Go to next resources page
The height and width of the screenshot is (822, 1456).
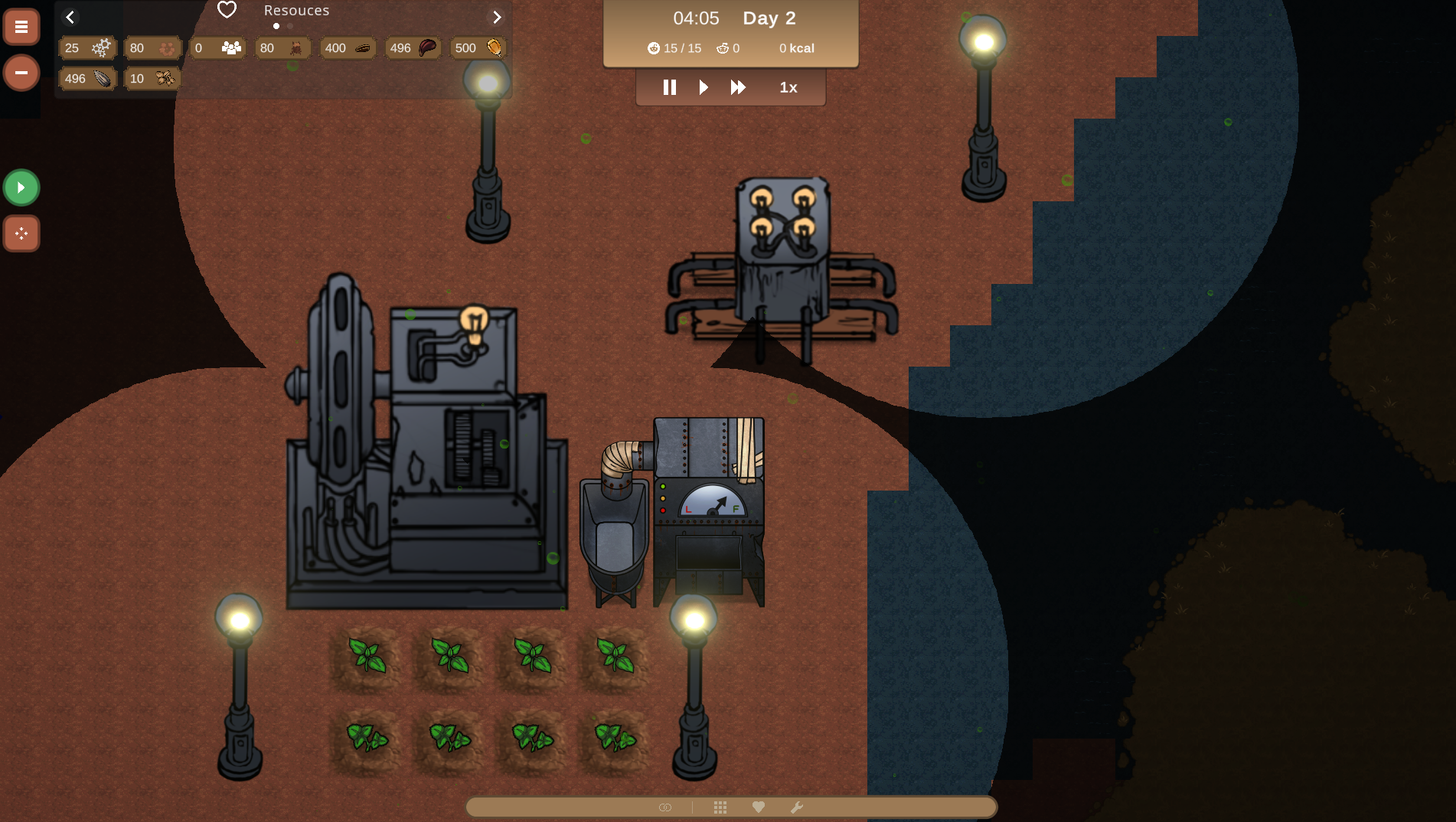(497, 17)
